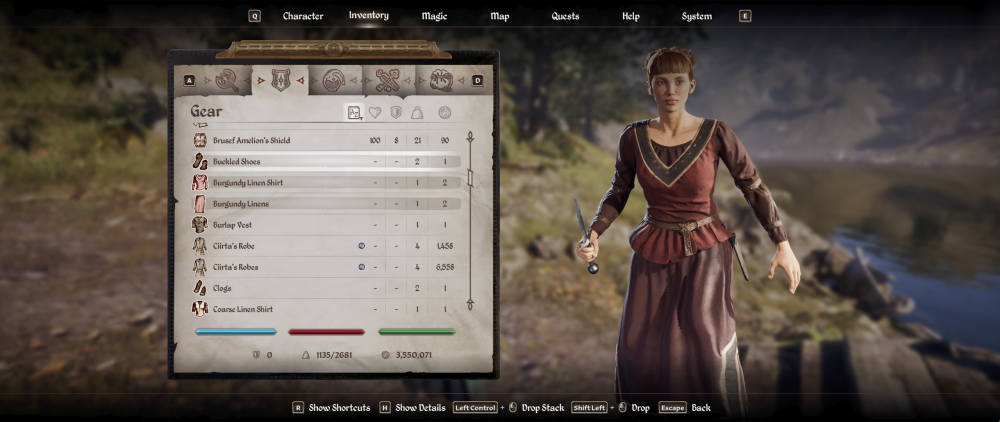
Task: Sort gear by heart condition column
Action: pyautogui.click(x=375, y=113)
